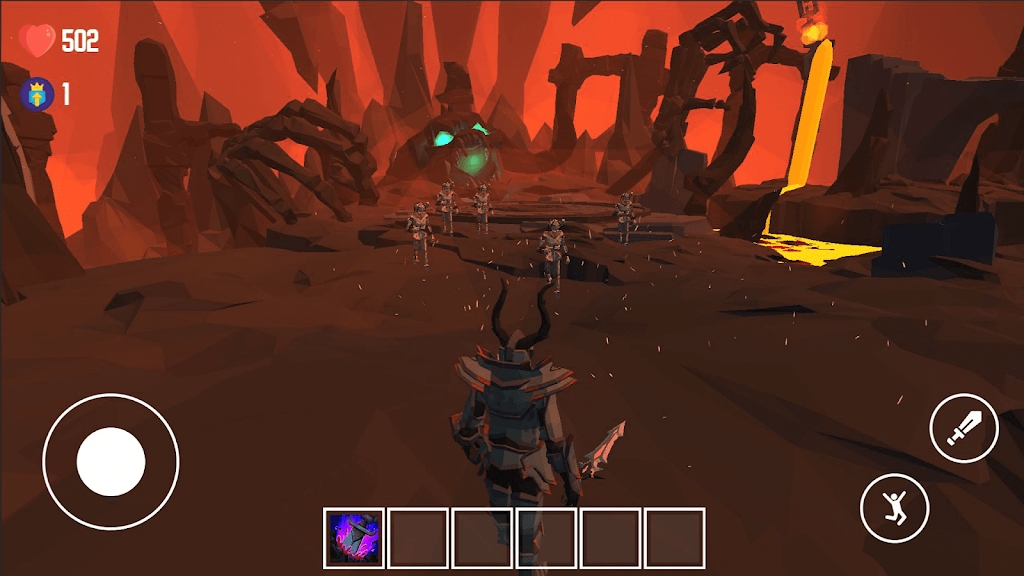The height and width of the screenshot is (576, 1024).
Task: Touch the virtual joystick thumb
Action: (x=111, y=462)
